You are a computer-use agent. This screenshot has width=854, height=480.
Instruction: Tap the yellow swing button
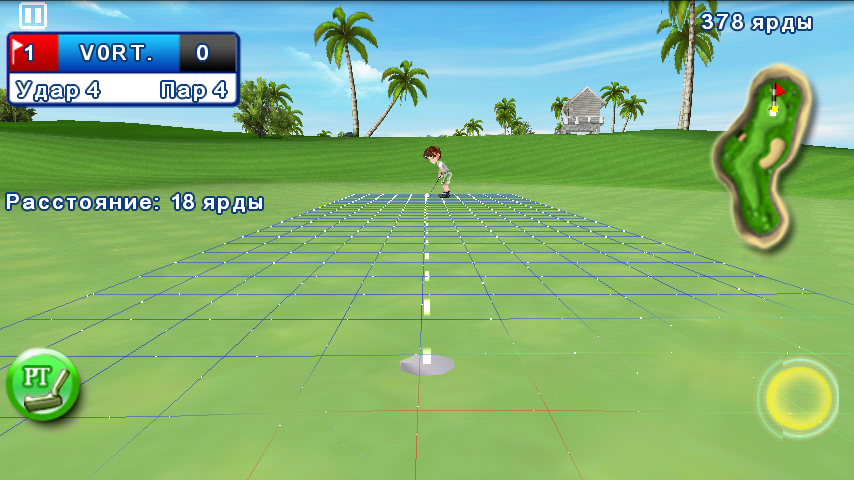[798, 398]
